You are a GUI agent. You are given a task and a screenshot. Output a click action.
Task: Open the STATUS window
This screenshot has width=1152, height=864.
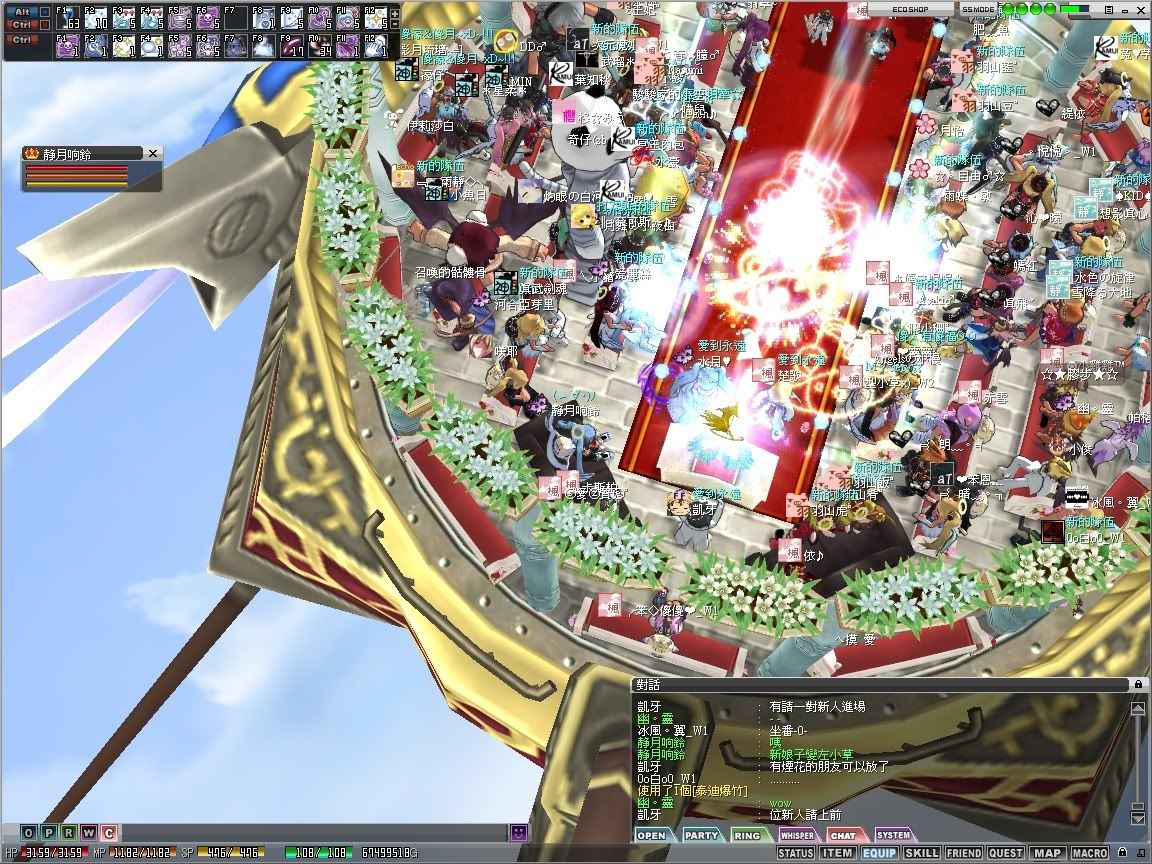point(796,853)
